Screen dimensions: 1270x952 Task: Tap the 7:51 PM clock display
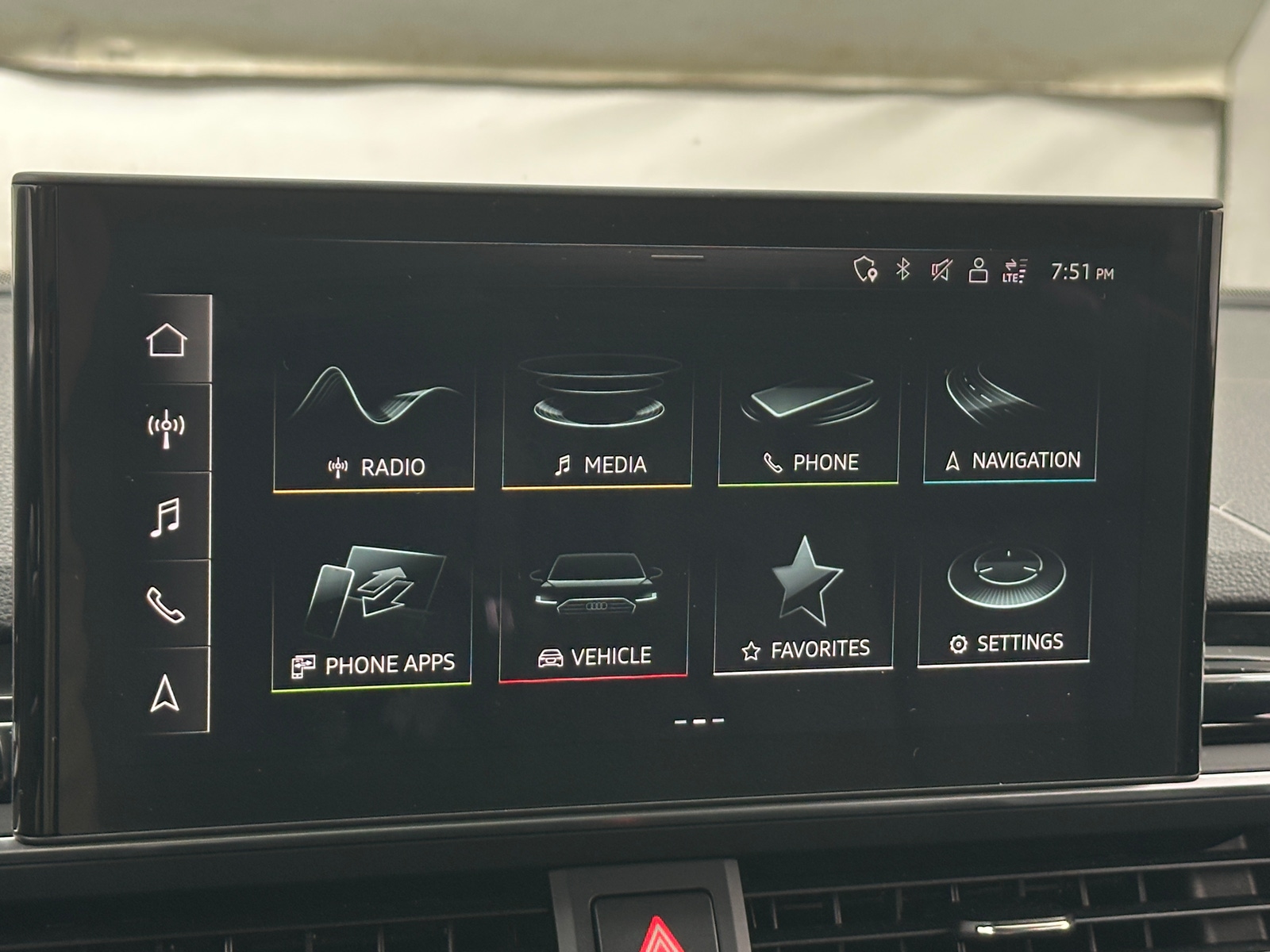click(x=1082, y=271)
